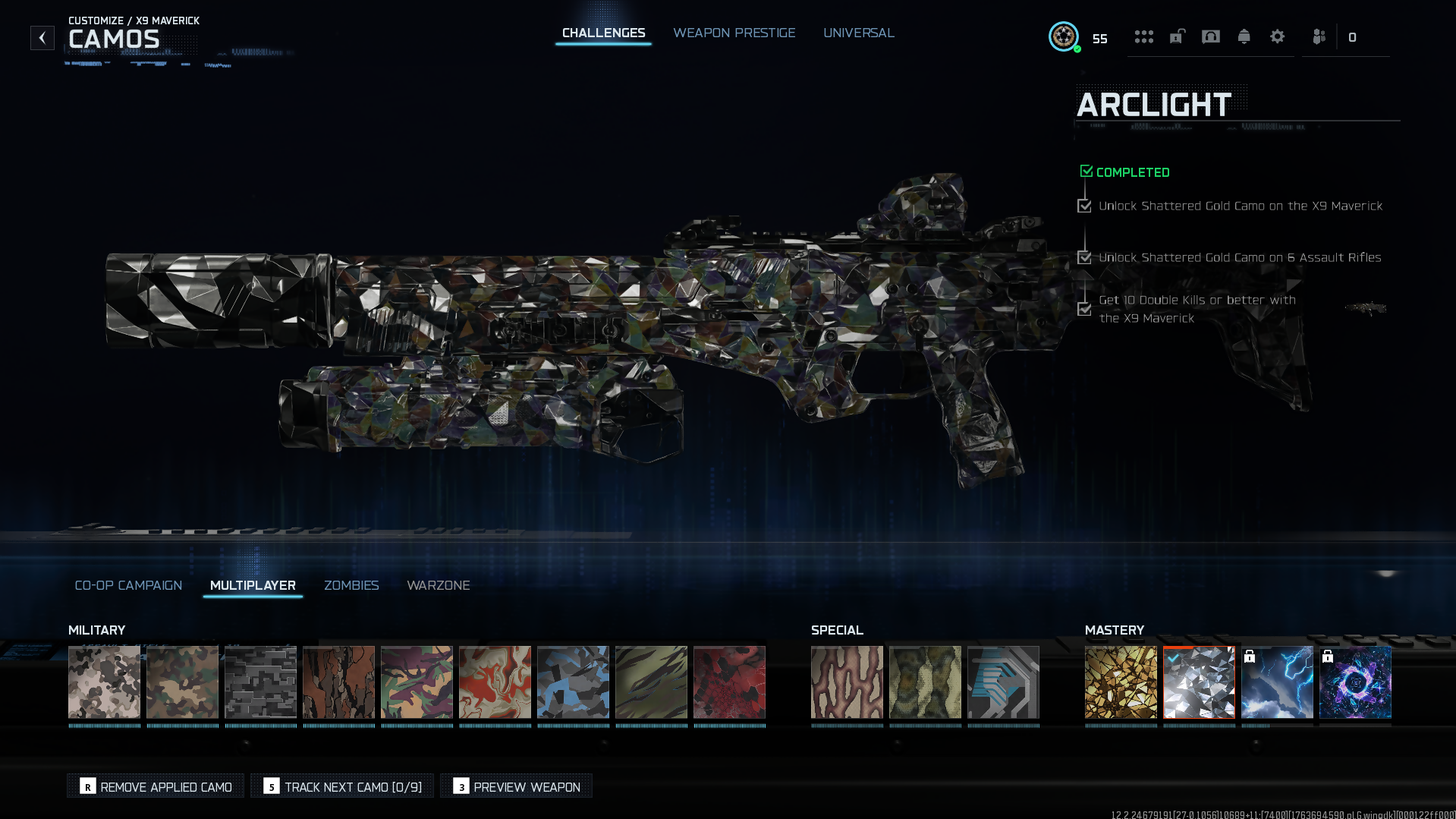Show the Zombies camo category

(x=351, y=585)
